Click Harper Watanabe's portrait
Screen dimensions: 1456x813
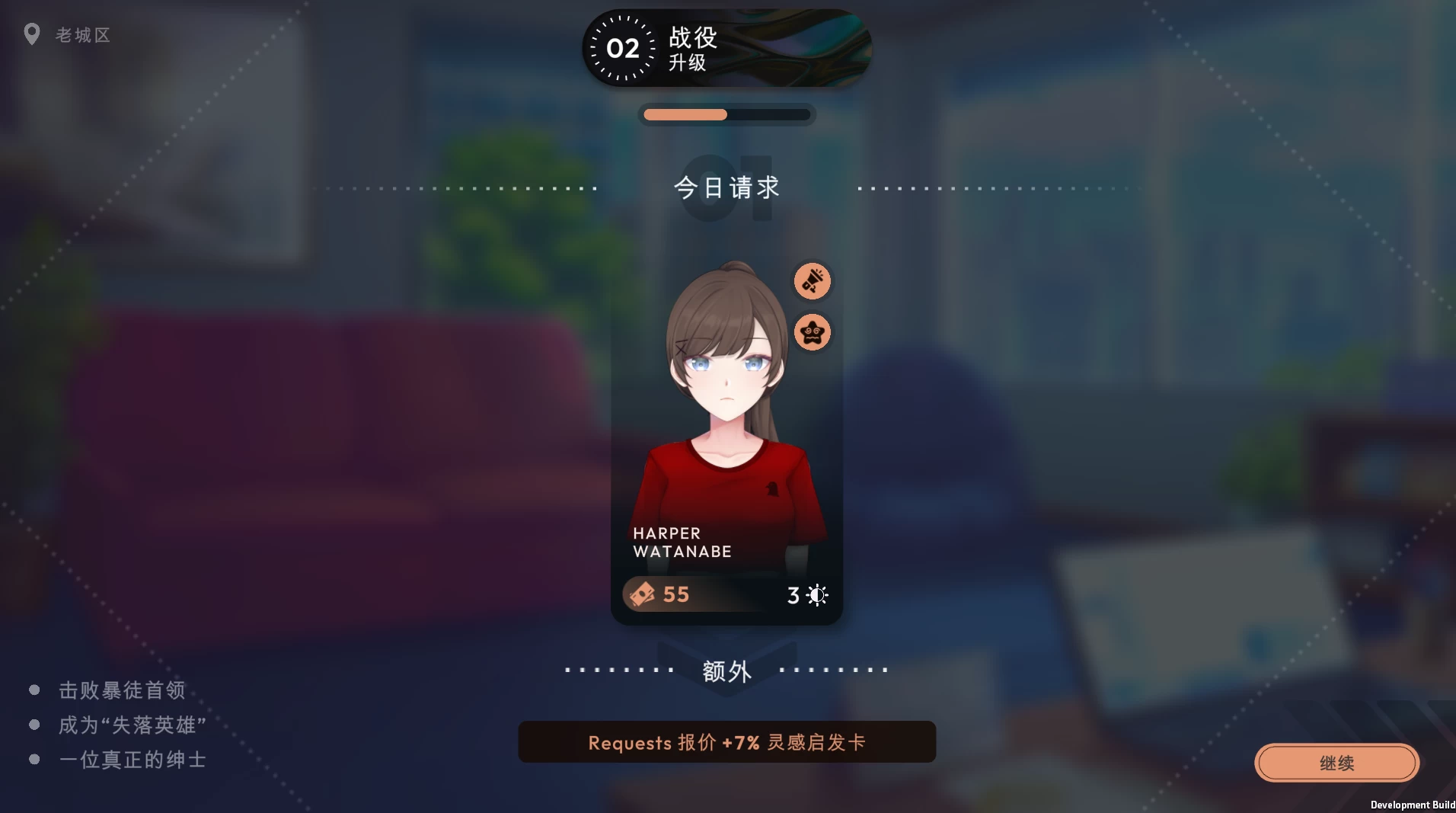pos(726,381)
